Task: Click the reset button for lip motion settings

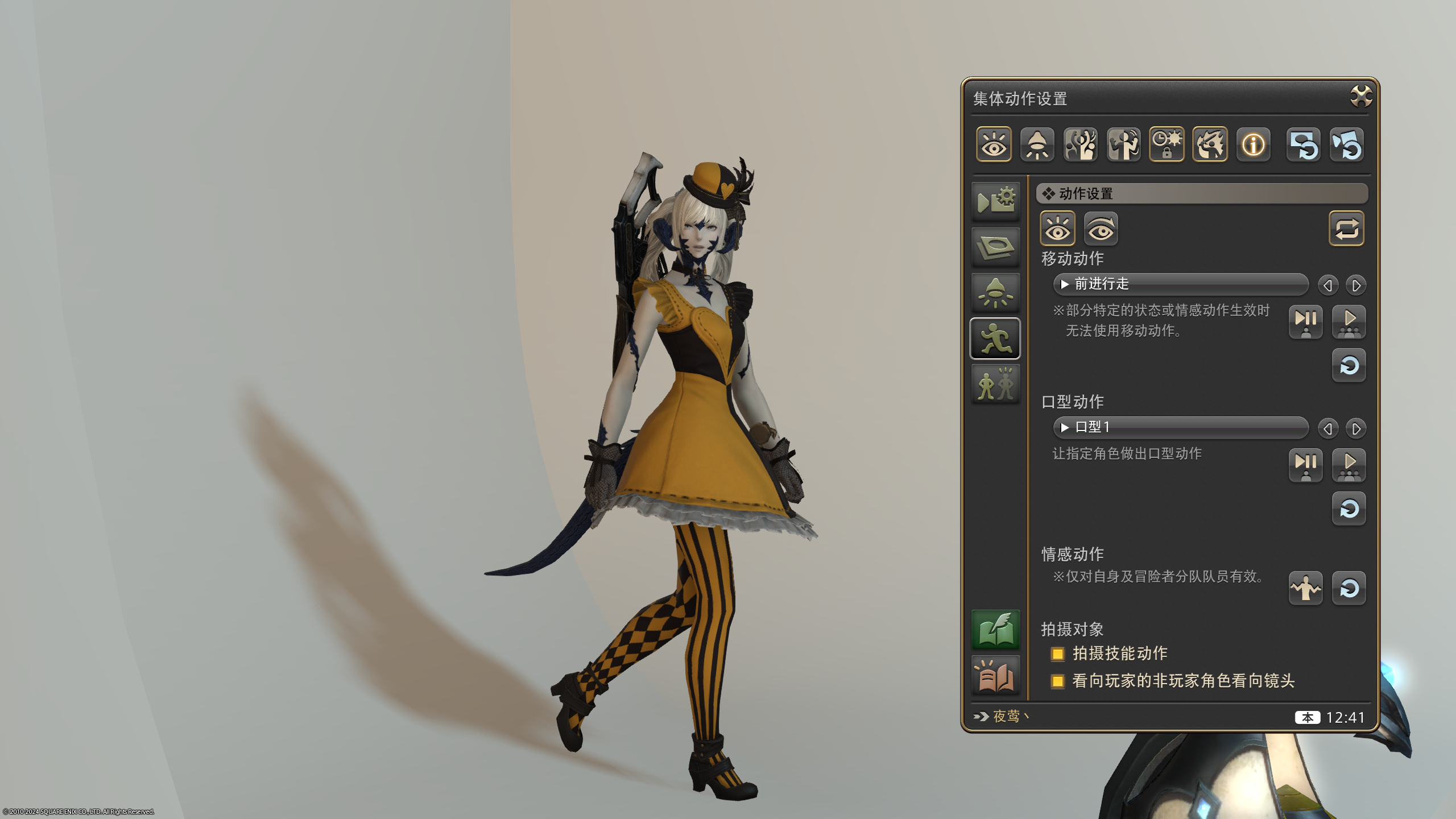Action: click(1349, 509)
